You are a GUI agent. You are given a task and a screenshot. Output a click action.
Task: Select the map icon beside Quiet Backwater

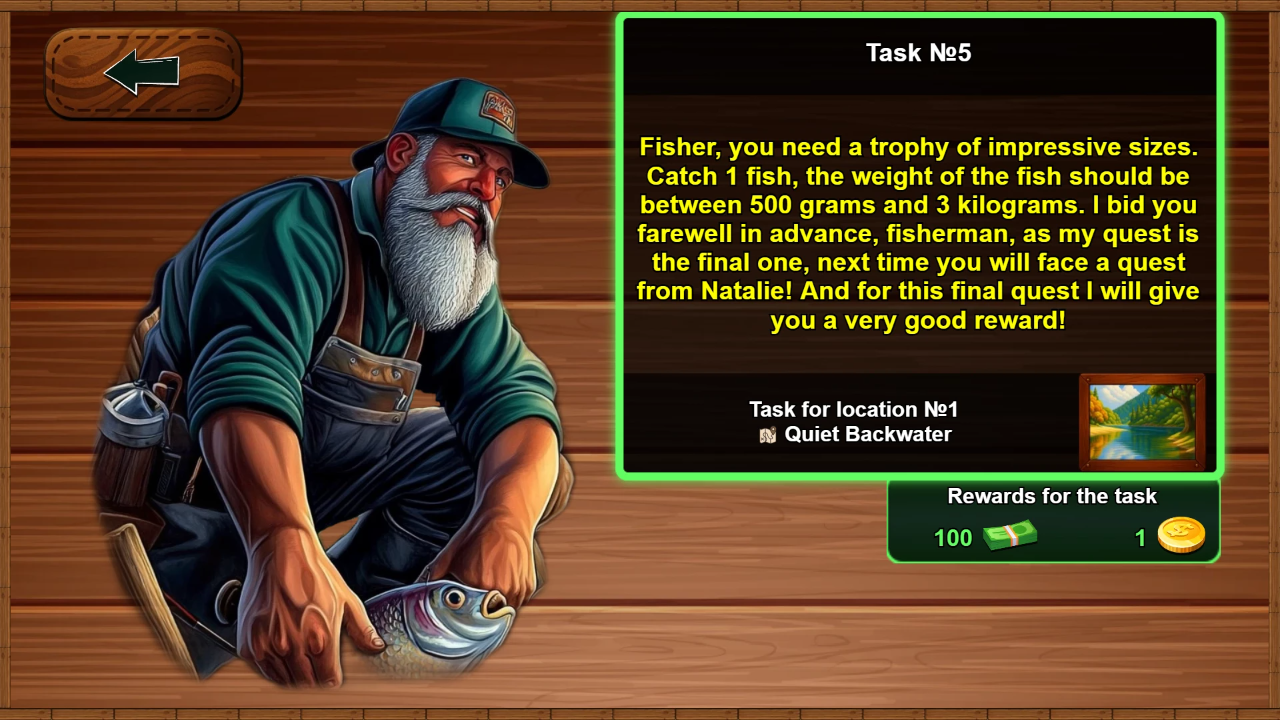(x=769, y=435)
